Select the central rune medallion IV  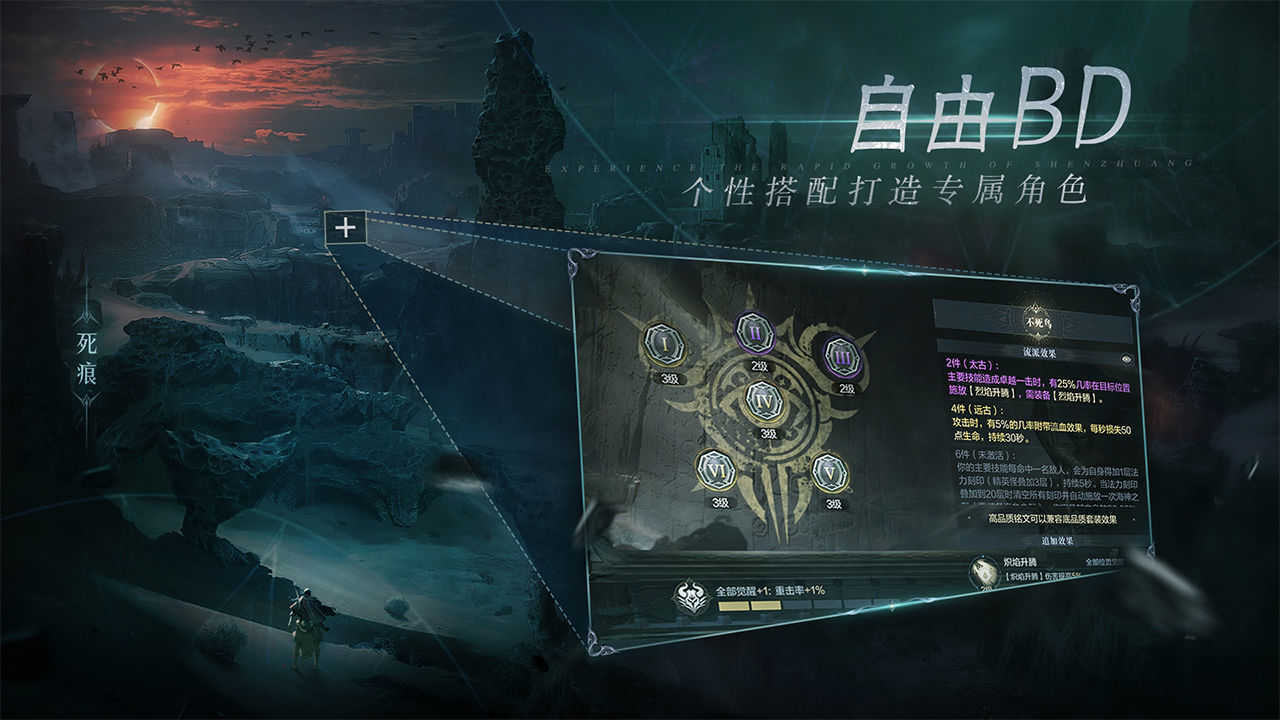pos(763,400)
